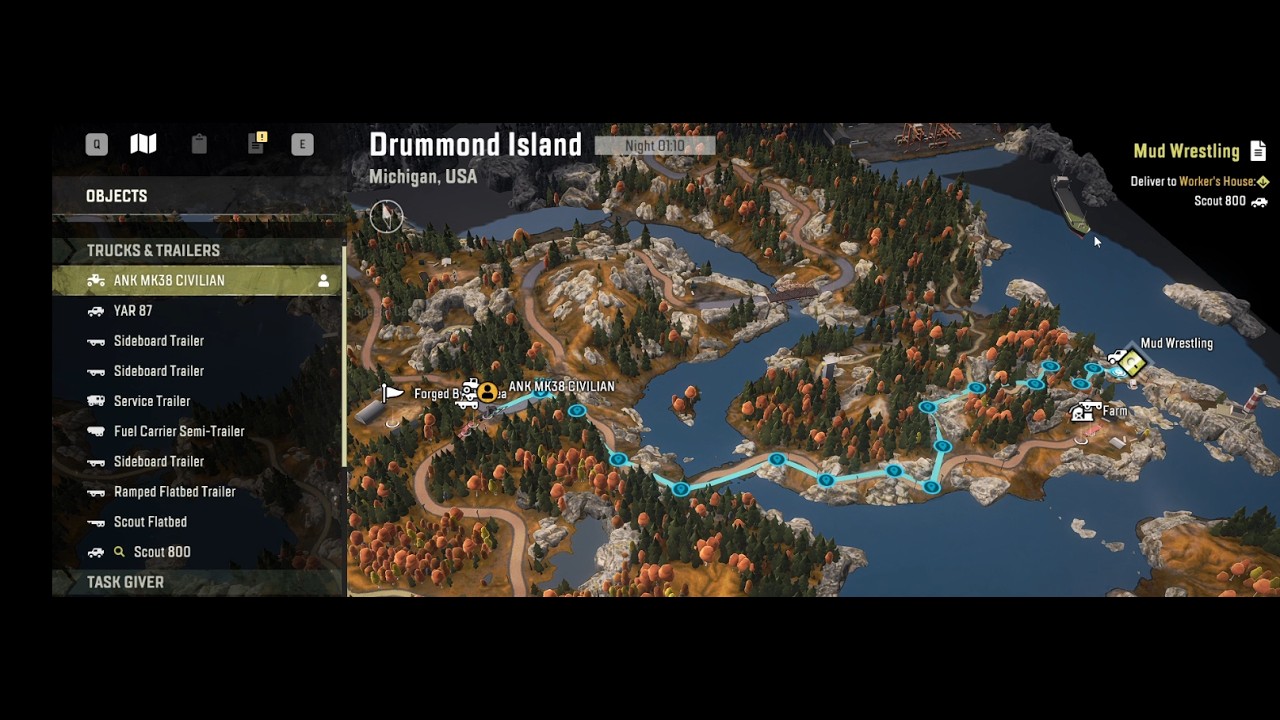1280x720 pixels.
Task: Open the document tab with alert badge
Action: click(x=257, y=144)
